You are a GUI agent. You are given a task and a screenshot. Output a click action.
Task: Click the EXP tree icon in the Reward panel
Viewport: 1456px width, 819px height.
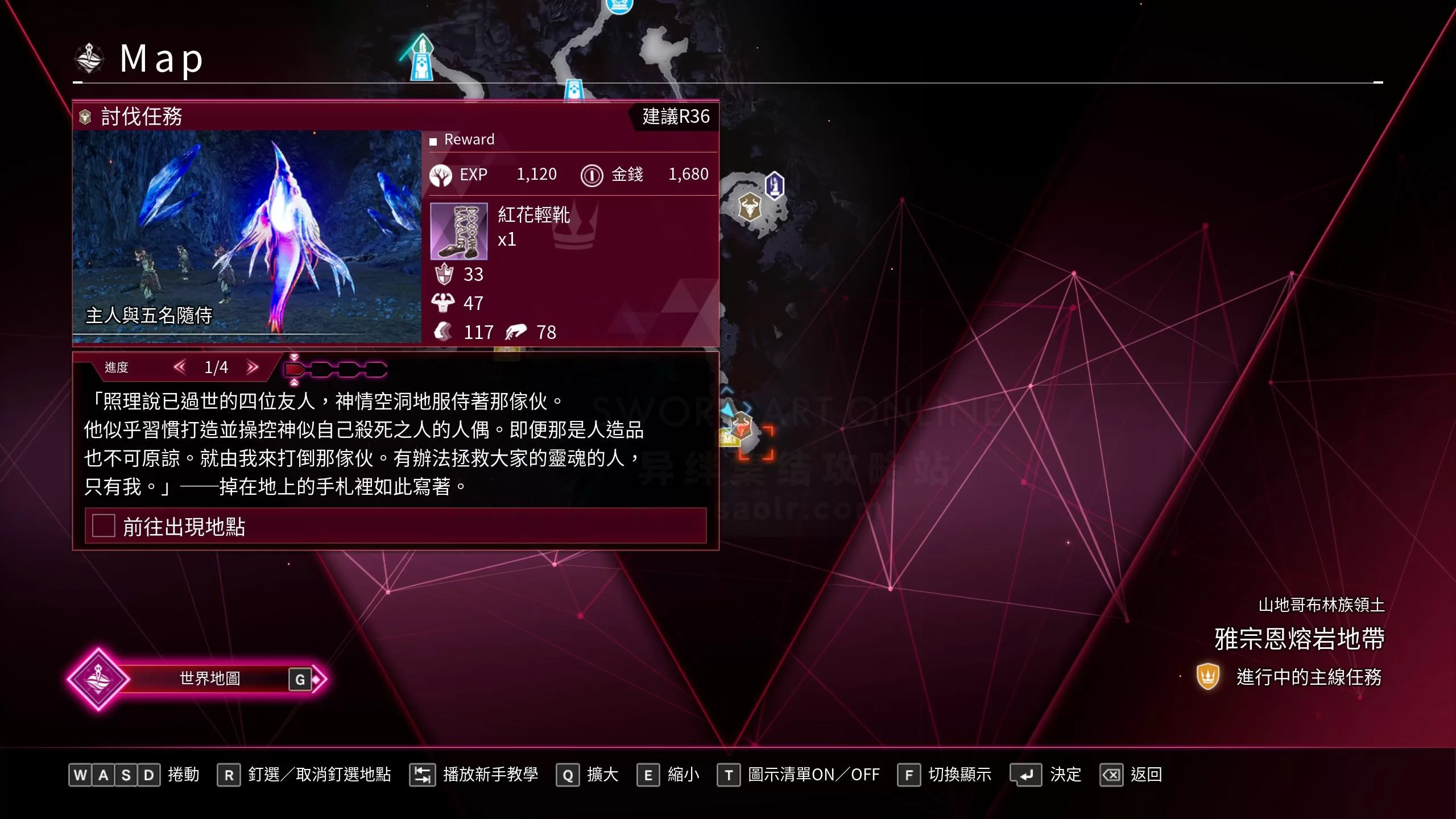[x=441, y=175]
